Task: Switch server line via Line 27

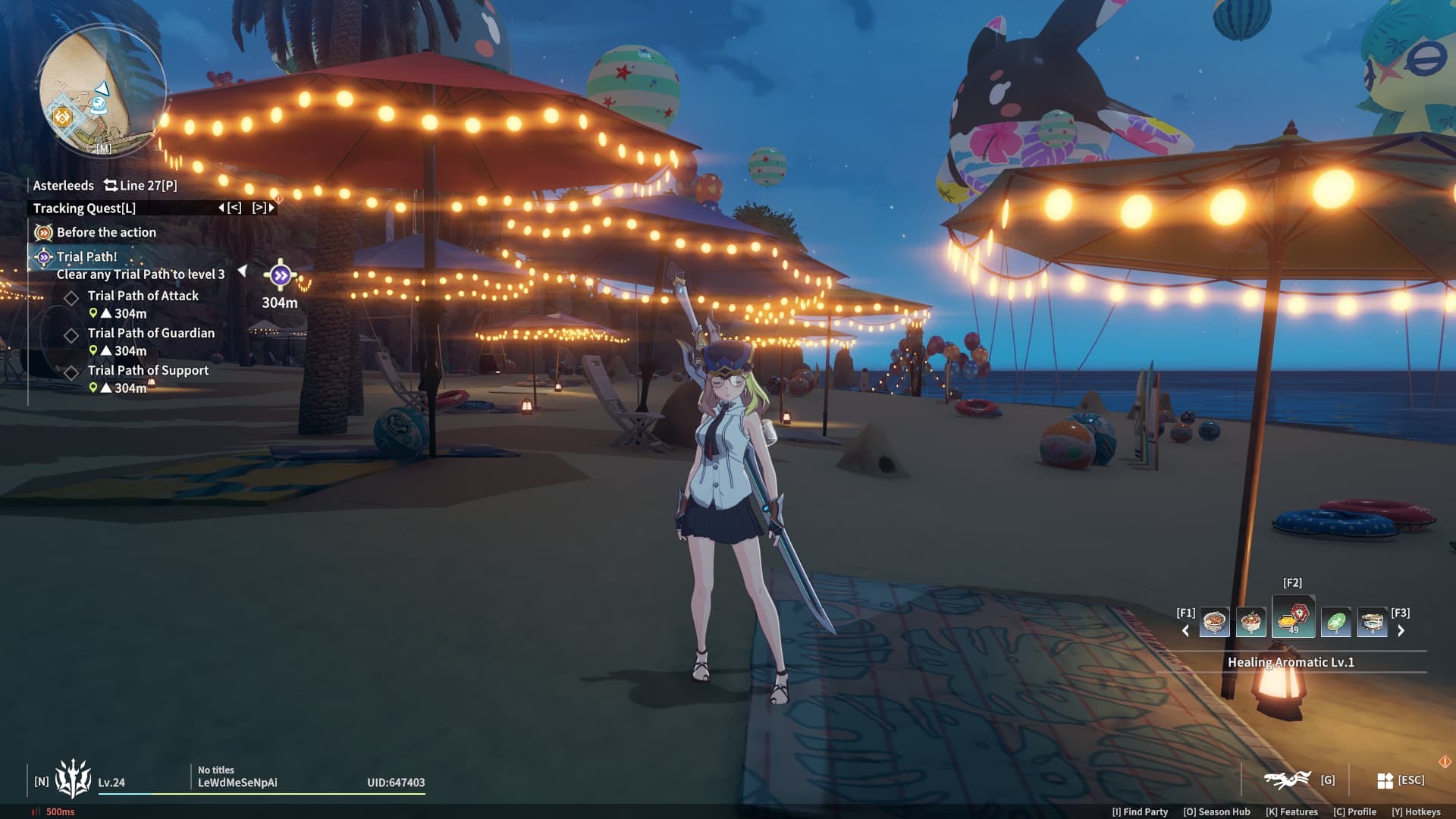Action: pyautogui.click(x=140, y=186)
